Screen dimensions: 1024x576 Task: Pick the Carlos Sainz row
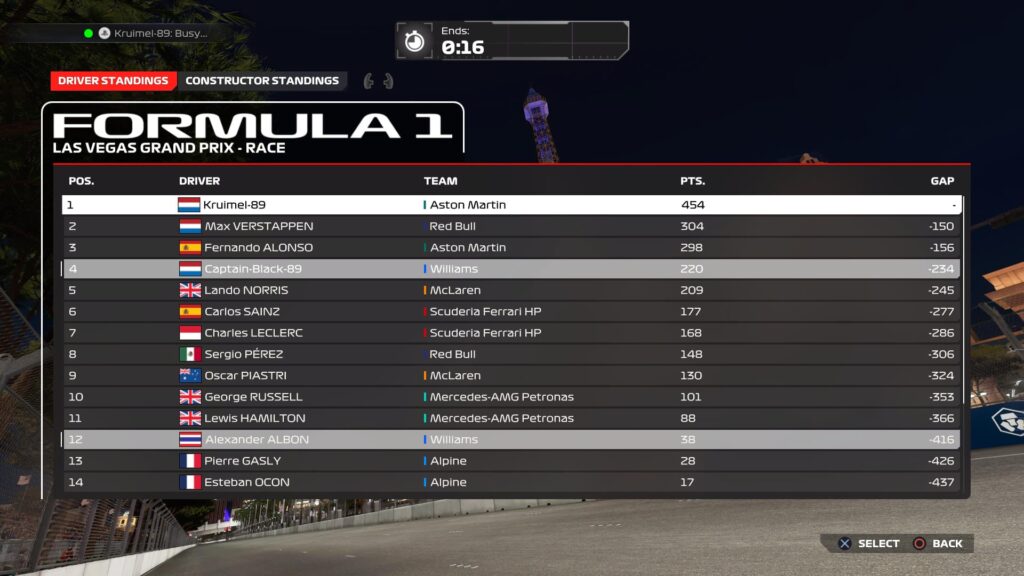(510, 311)
